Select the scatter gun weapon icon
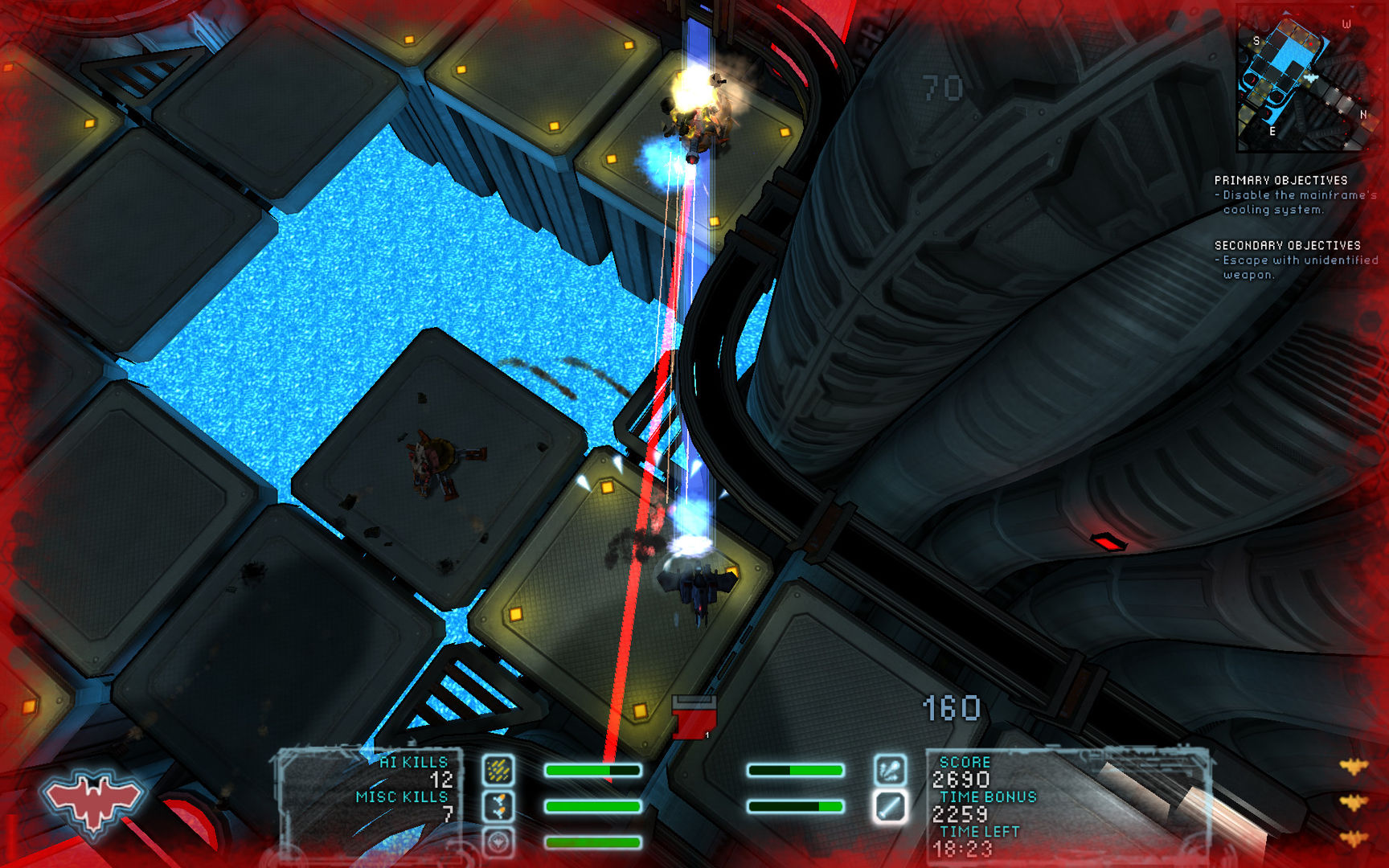The width and height of the screenshot is (1389, 868). click(x=498, y=770)
